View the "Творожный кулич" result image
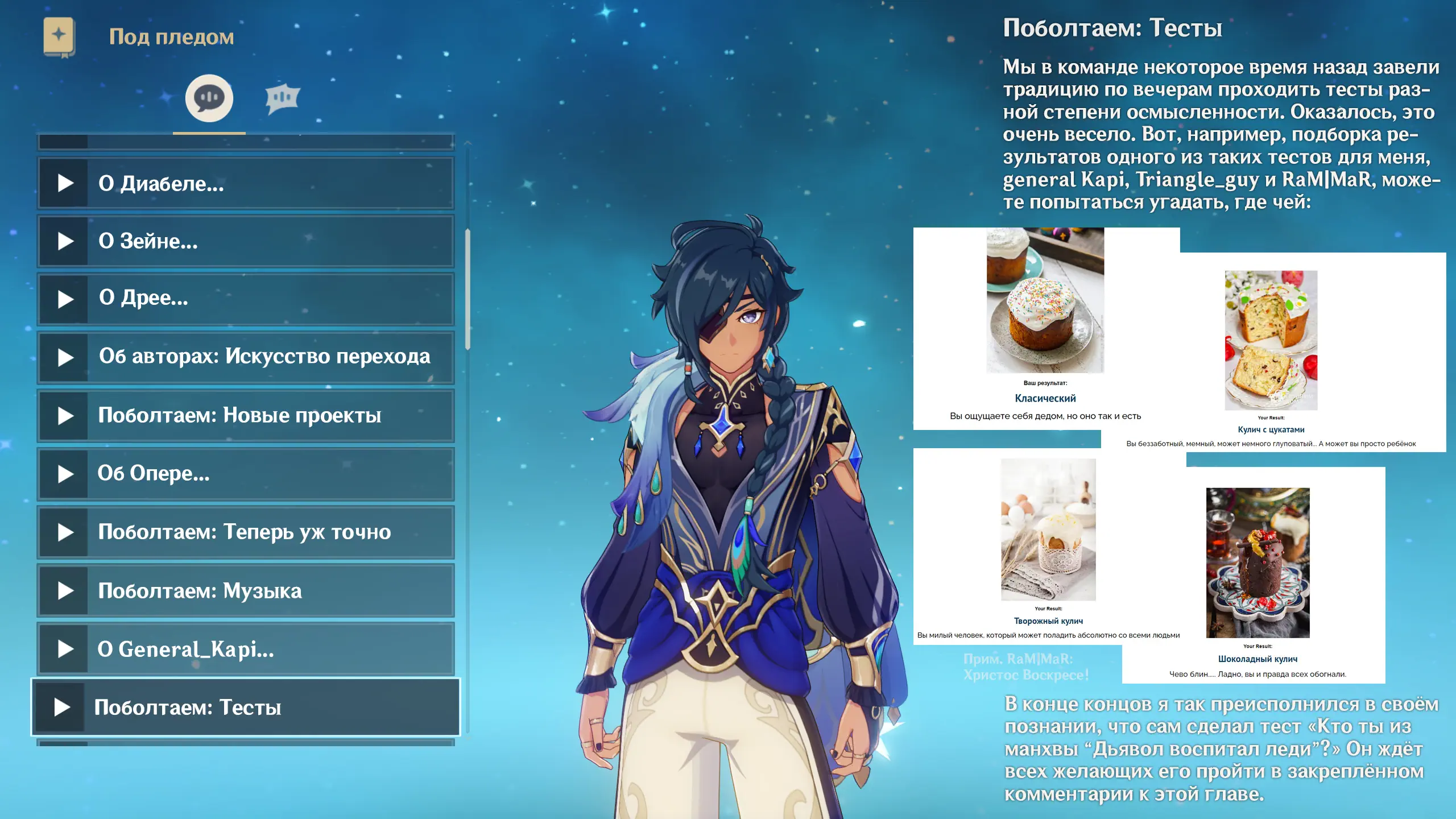1456x819 pixels. click(1048, 530)
